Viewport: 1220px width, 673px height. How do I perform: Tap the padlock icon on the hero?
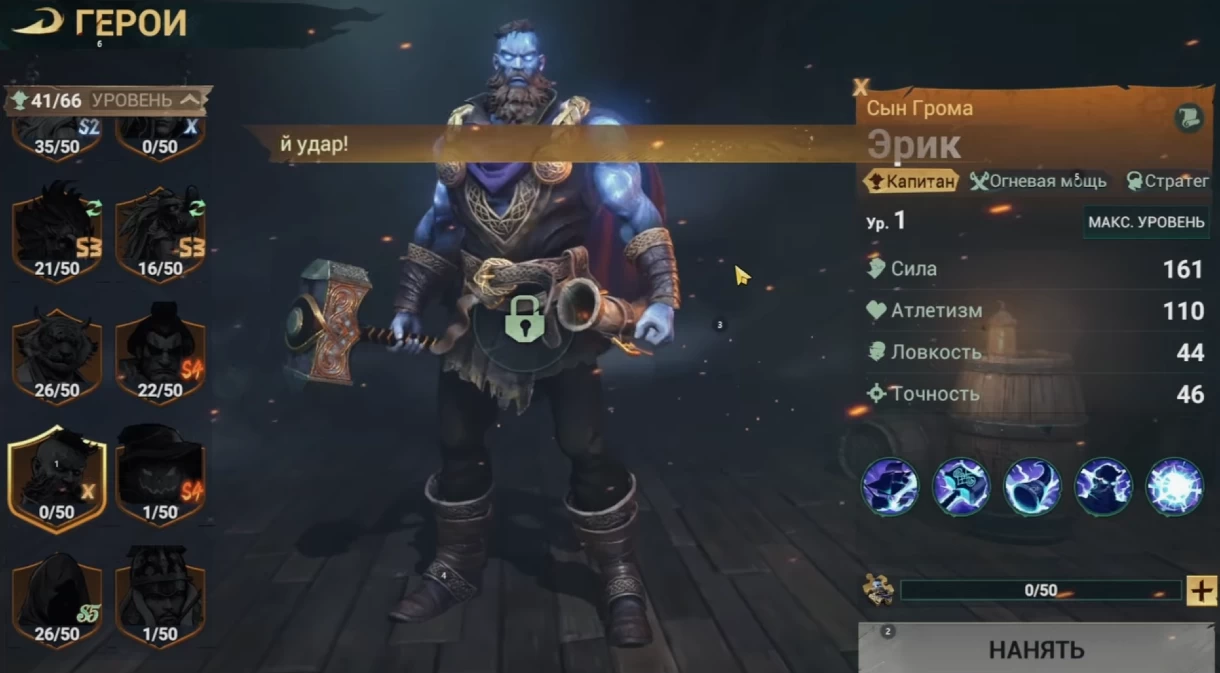523,319
